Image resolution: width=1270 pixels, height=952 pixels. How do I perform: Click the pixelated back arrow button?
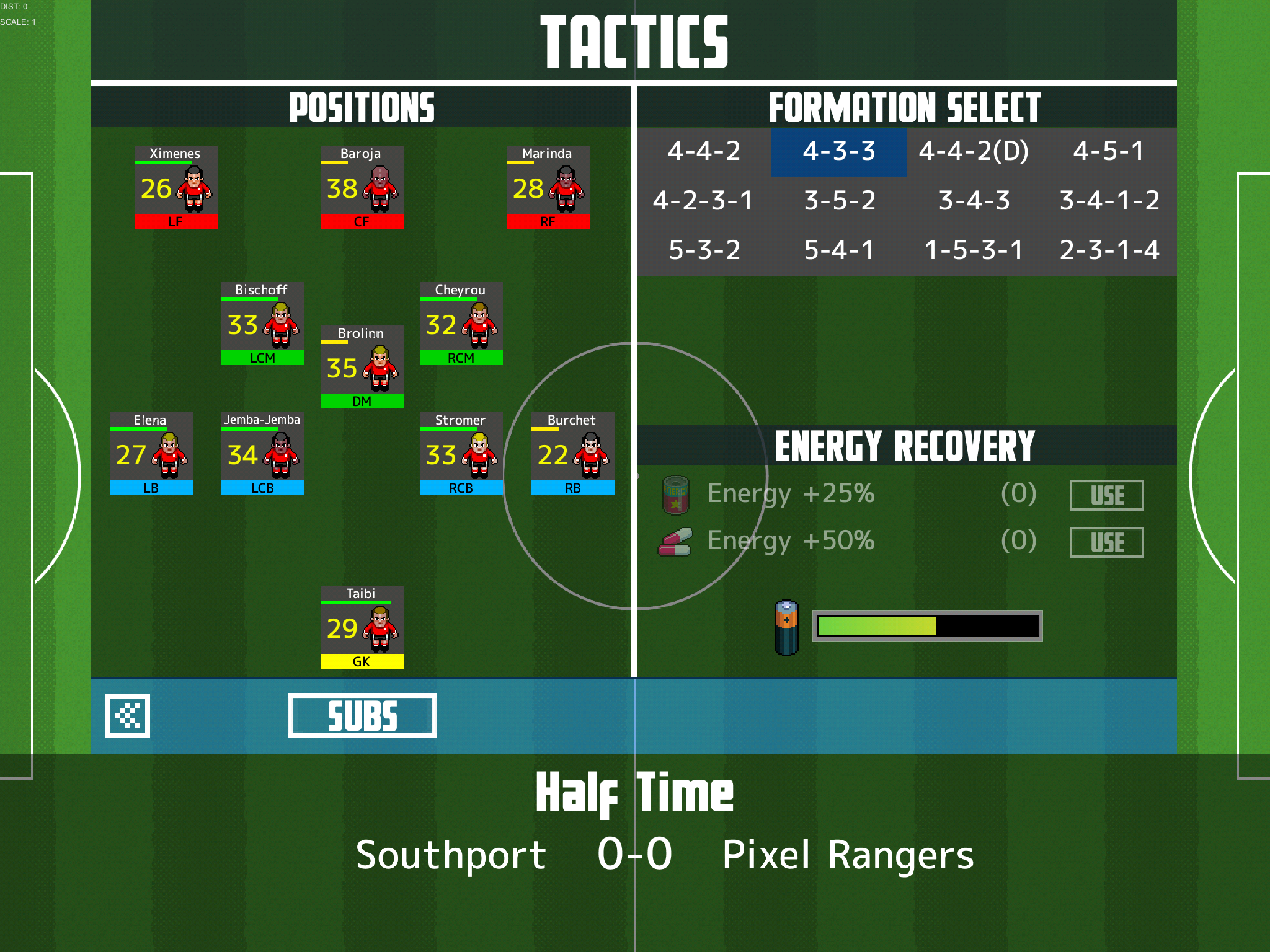click(128, 715)
